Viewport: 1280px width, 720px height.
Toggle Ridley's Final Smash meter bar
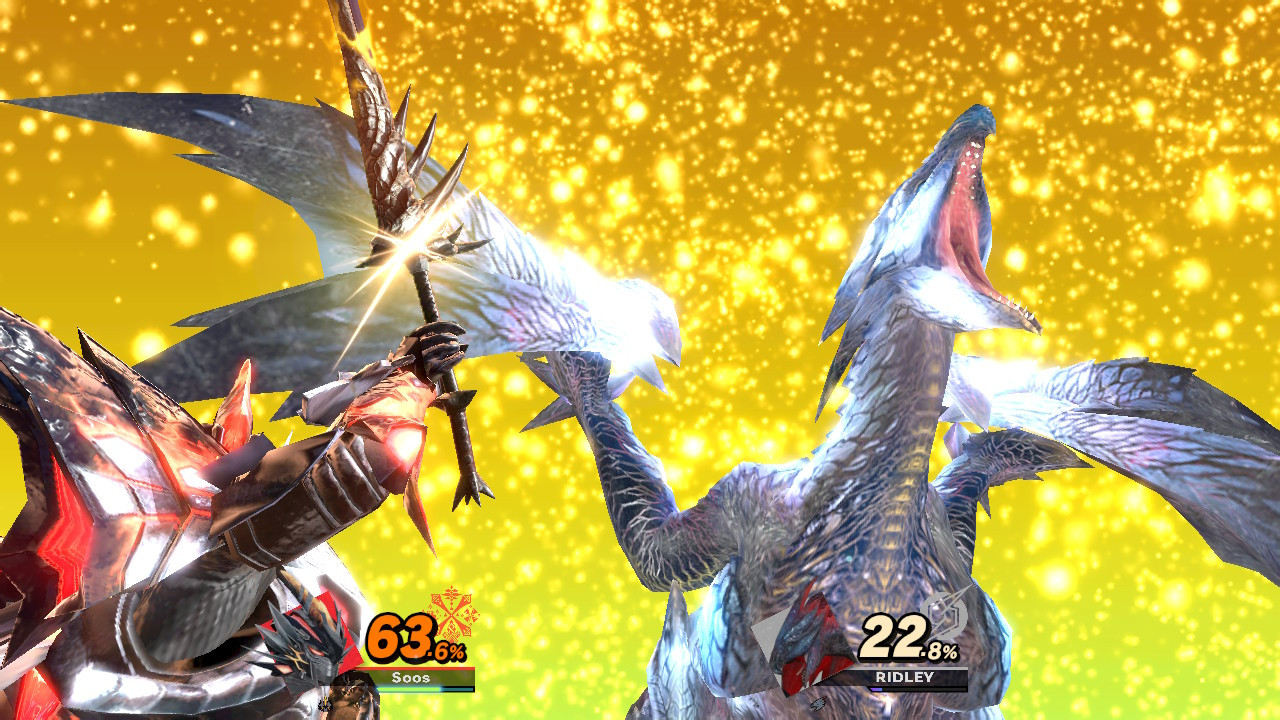pos(915,689)
